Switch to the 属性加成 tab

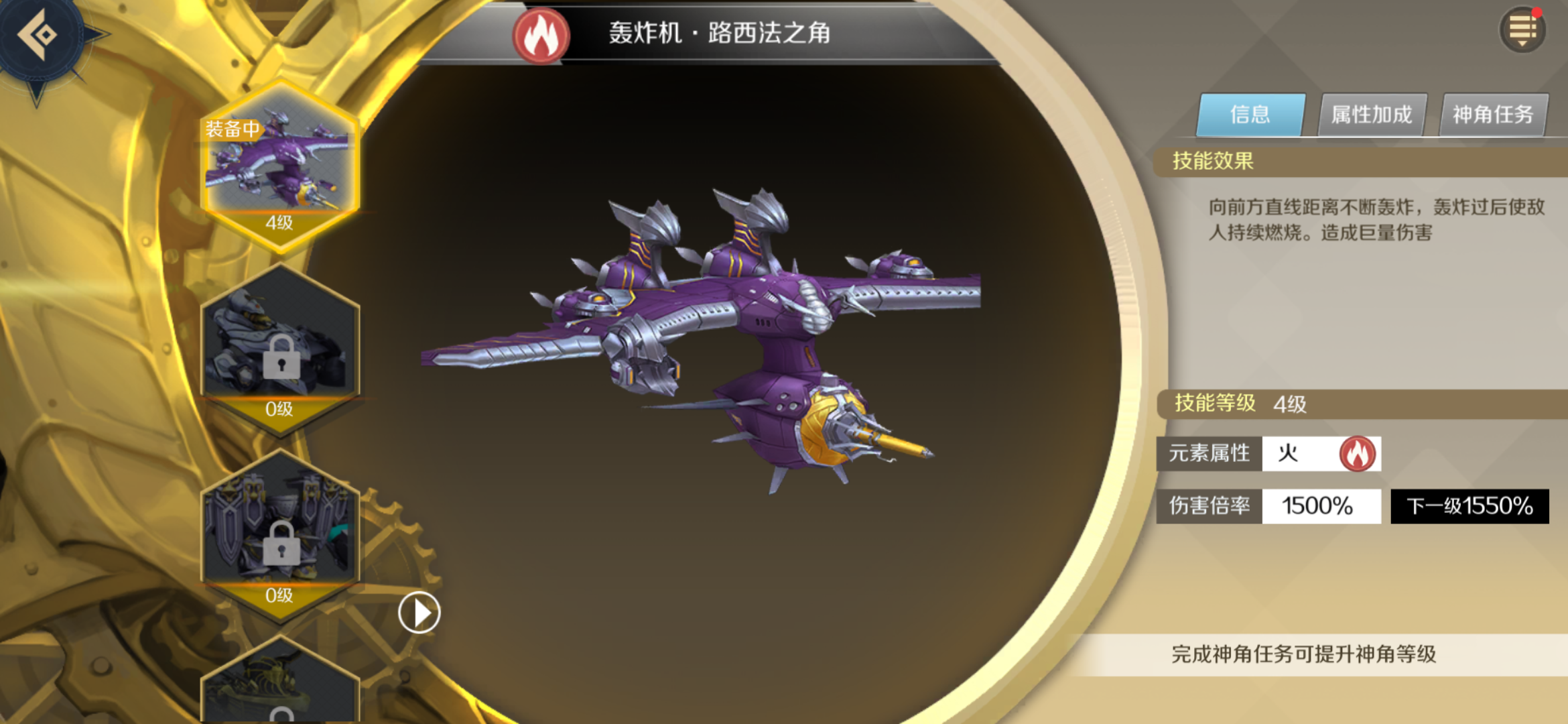1371,114
